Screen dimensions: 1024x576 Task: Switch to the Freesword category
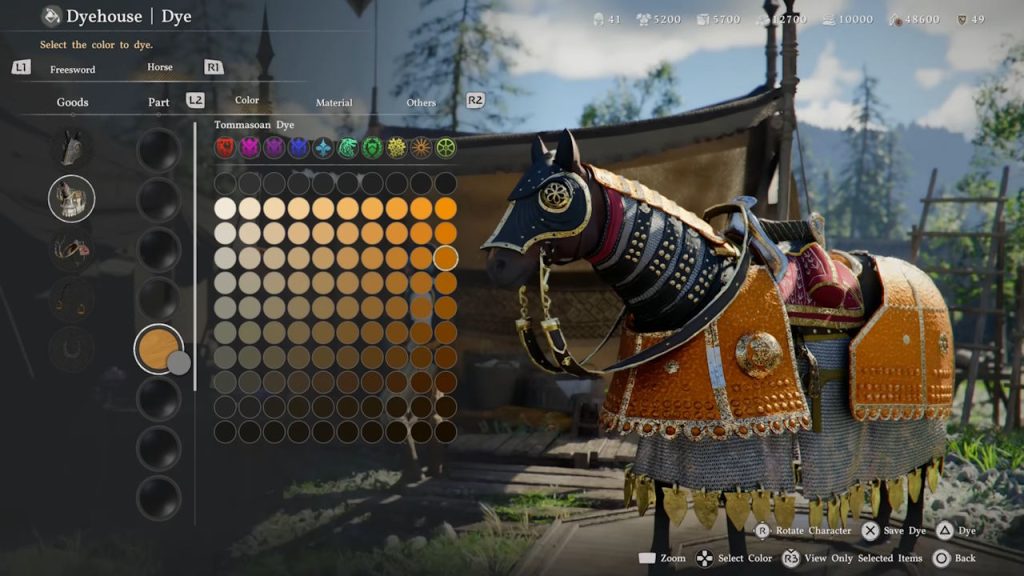coord(72,69)
